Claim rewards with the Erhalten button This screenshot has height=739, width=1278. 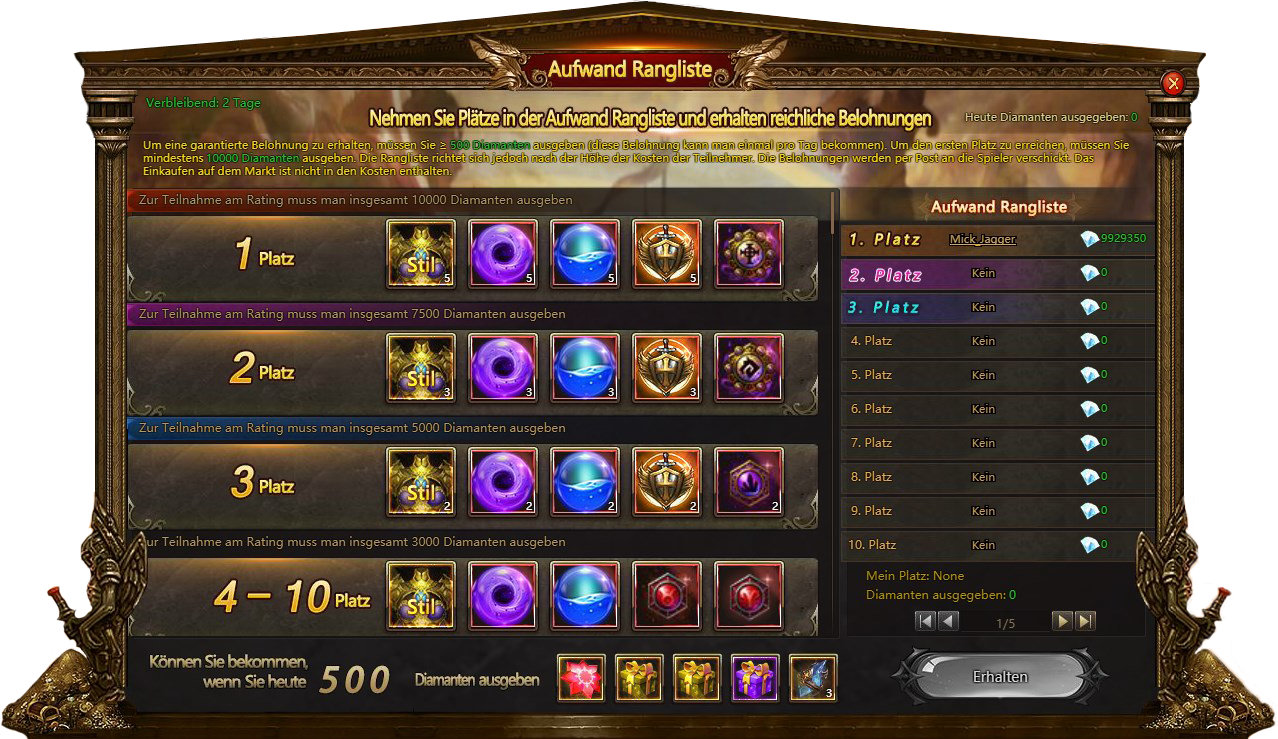[1000, 677]
